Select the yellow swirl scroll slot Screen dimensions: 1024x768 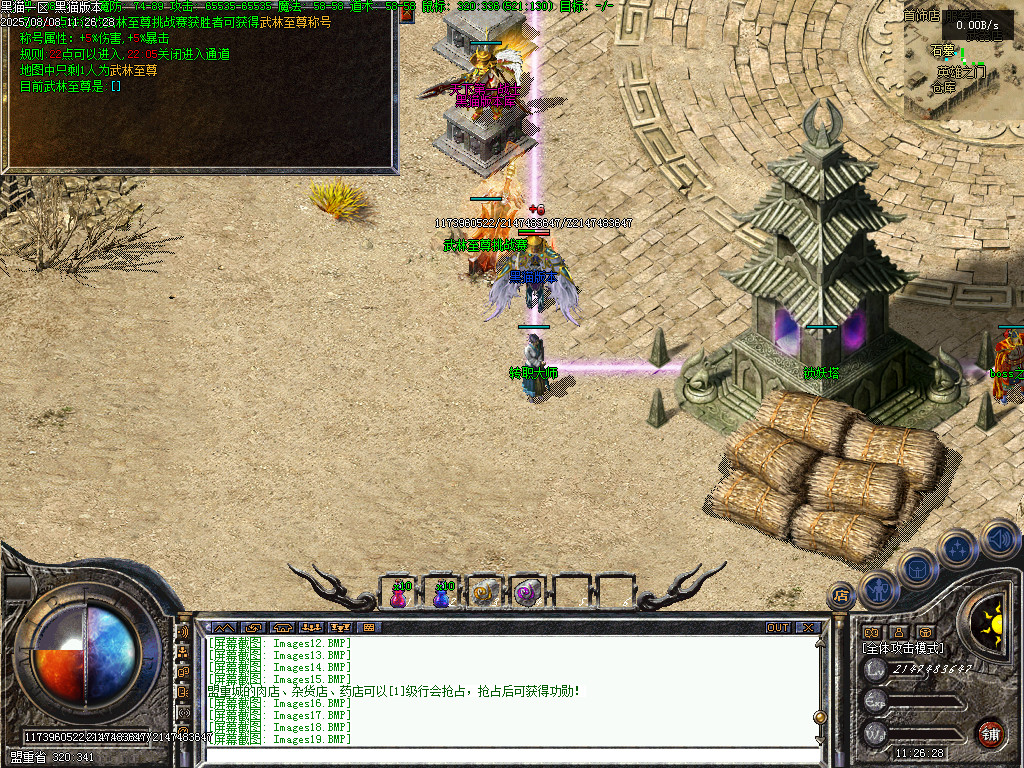coord(485,594)
